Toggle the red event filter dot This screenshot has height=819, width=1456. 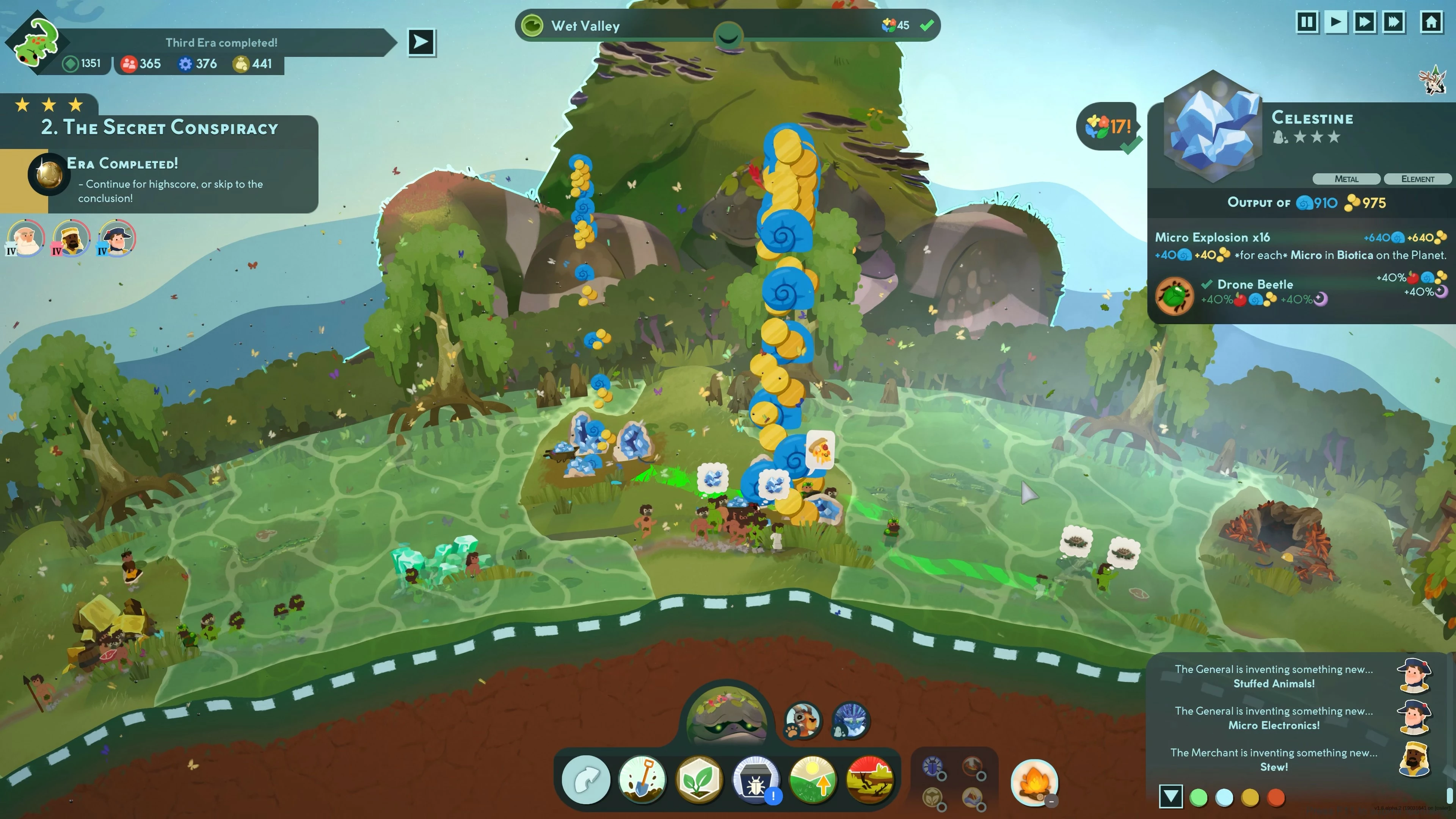point(1276,797)
